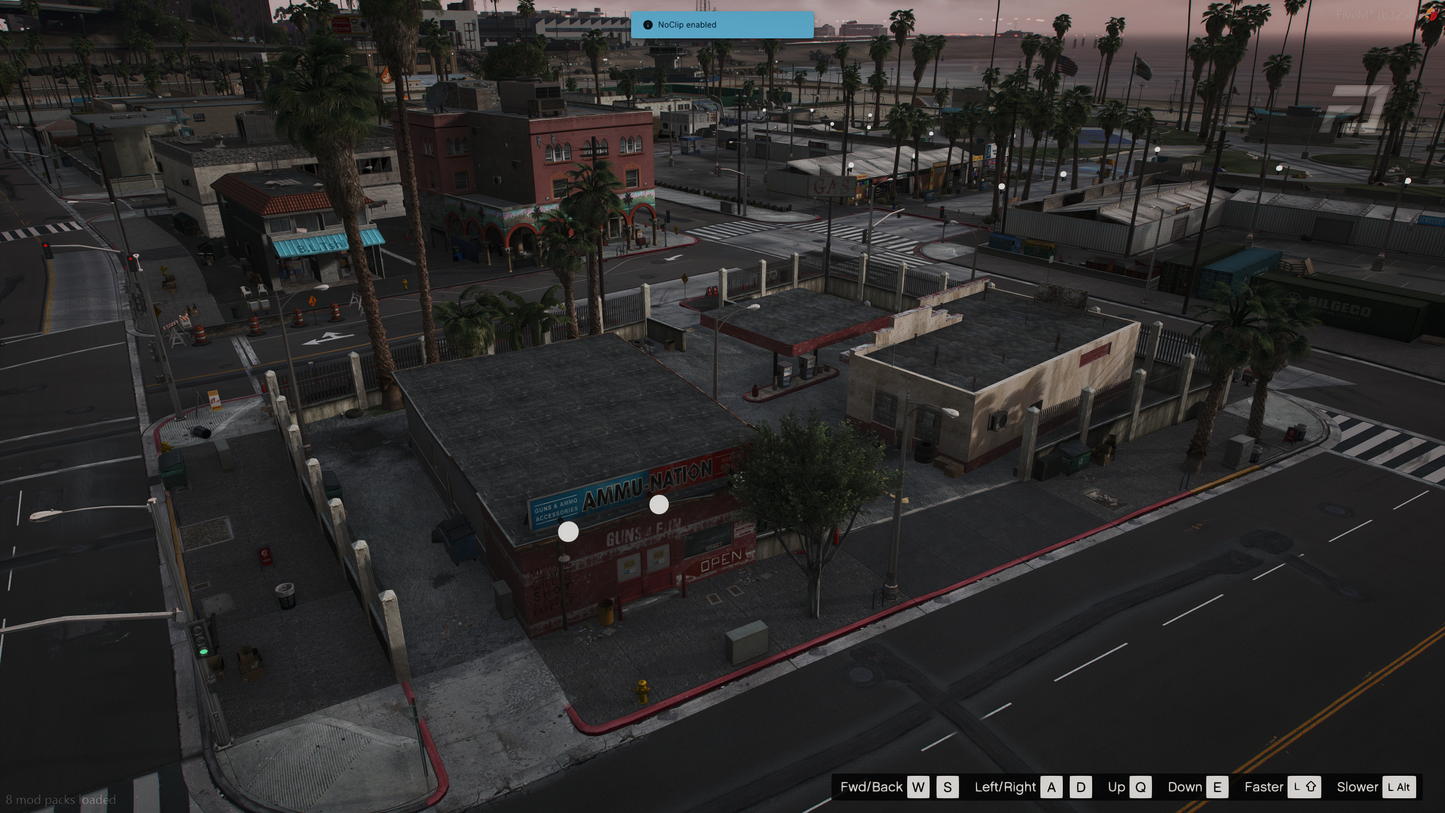Dismiss the NoClip enabled notification banner
The image size is (1445, 813).
click(722, 25)
